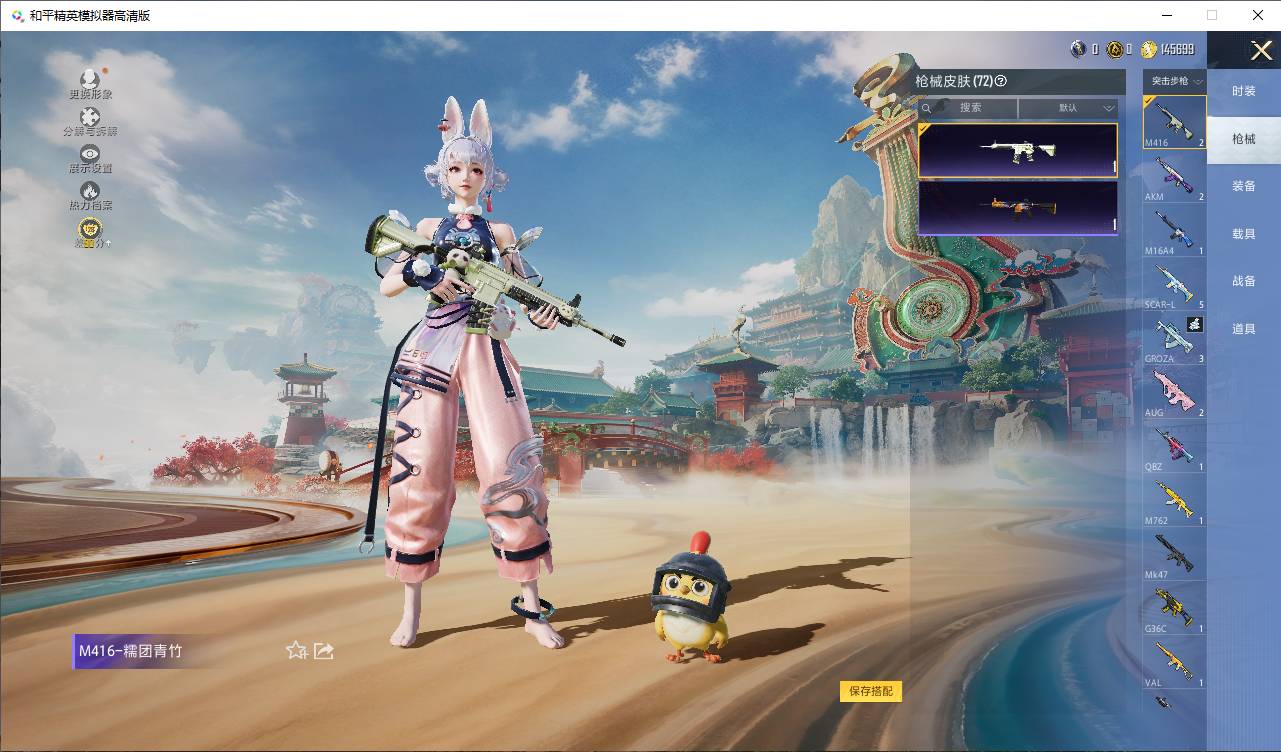Select the orange M416 skin card

coord(1017,208)
